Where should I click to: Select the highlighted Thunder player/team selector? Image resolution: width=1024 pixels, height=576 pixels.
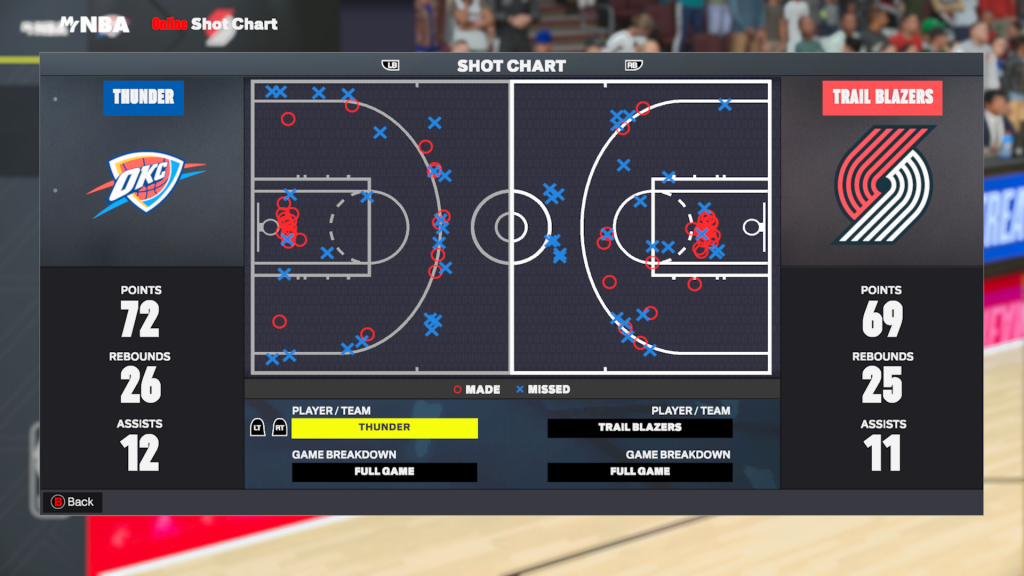pyautogui.click(x=385, y=428)
